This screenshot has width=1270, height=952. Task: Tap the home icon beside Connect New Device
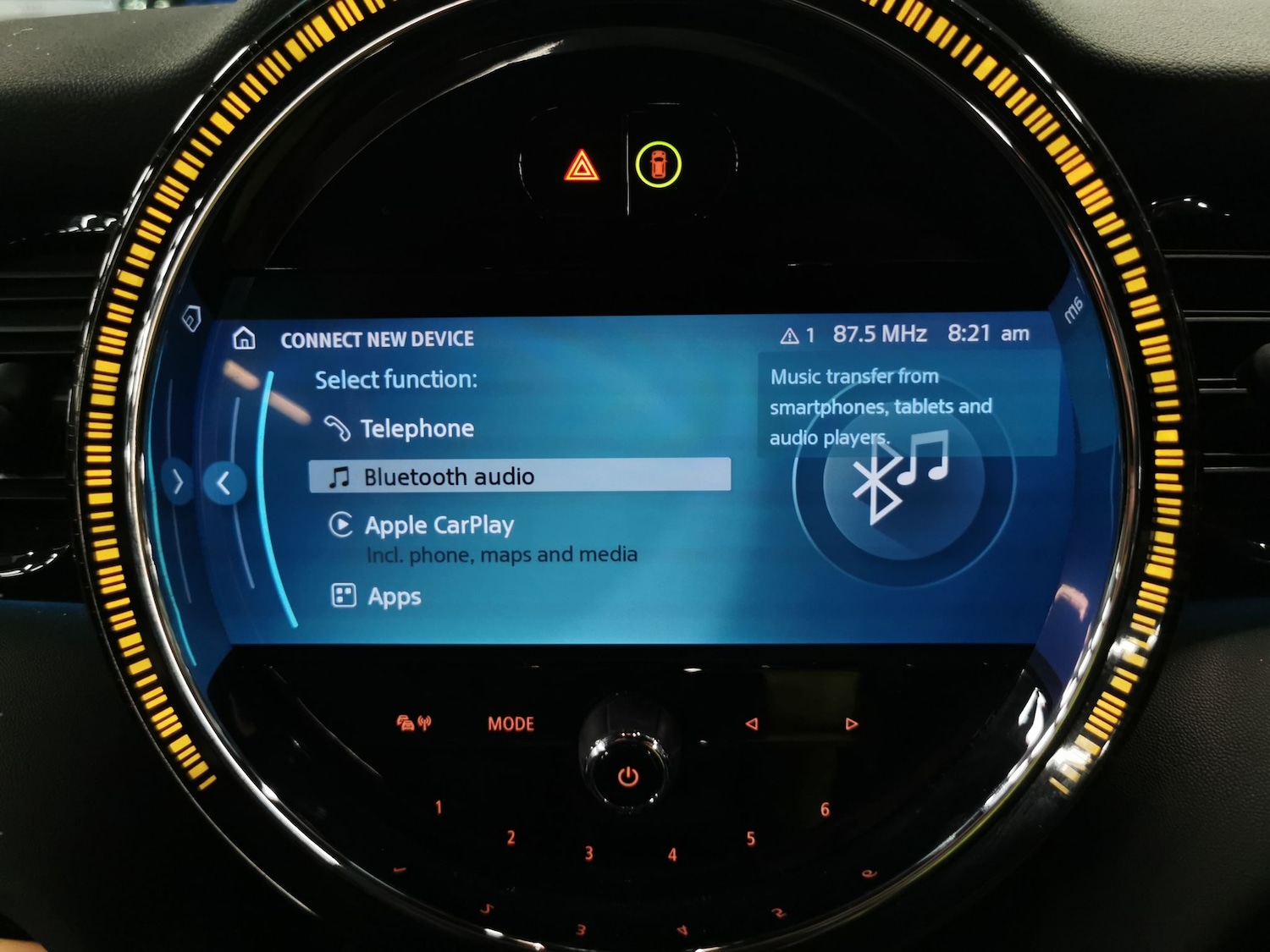pos(244,338)
